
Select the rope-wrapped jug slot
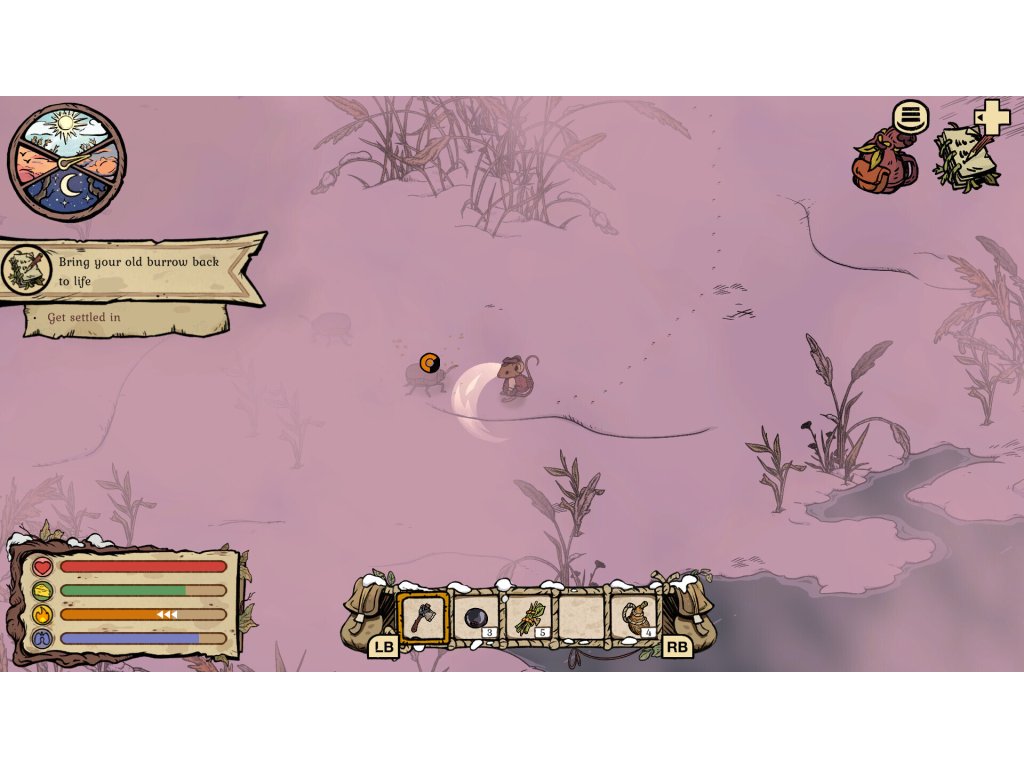click(634, 617)
